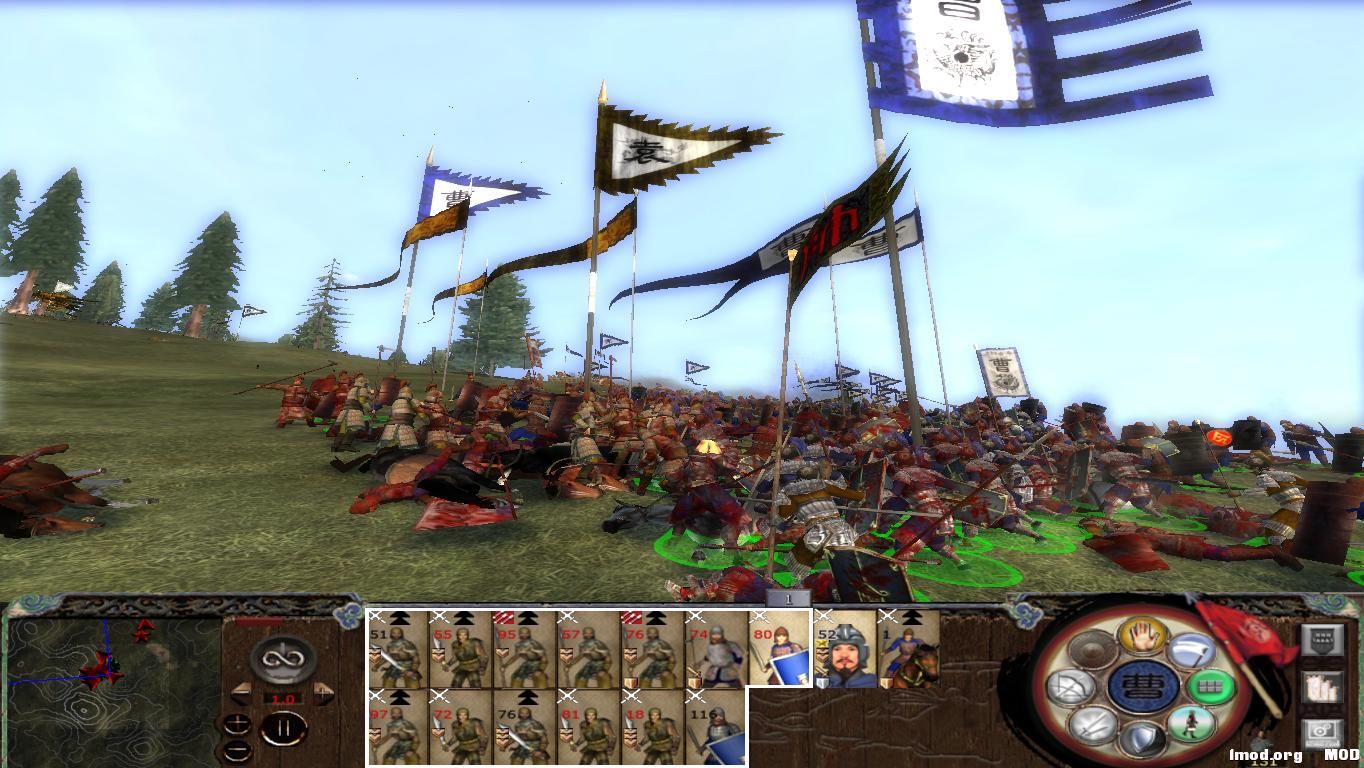Viewport: 1364px width, 768px height.
Task: Select the halt order hand icon
Action: tap(1144, 635)
